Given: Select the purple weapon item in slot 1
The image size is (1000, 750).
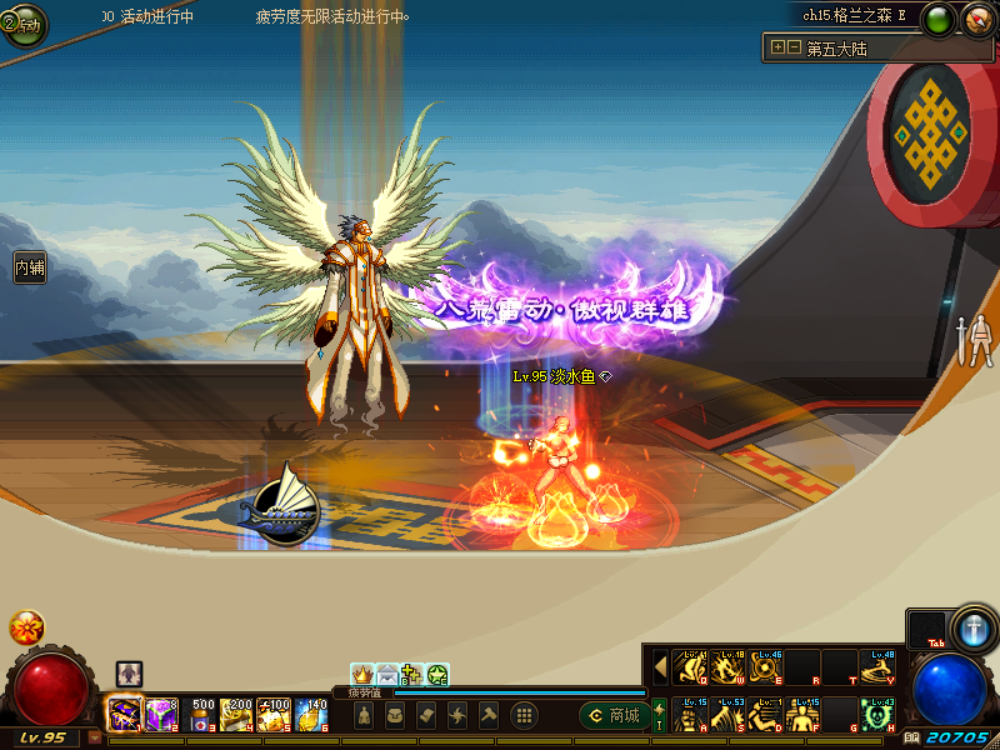Looking at the screenshot, I should pos(125,714).
